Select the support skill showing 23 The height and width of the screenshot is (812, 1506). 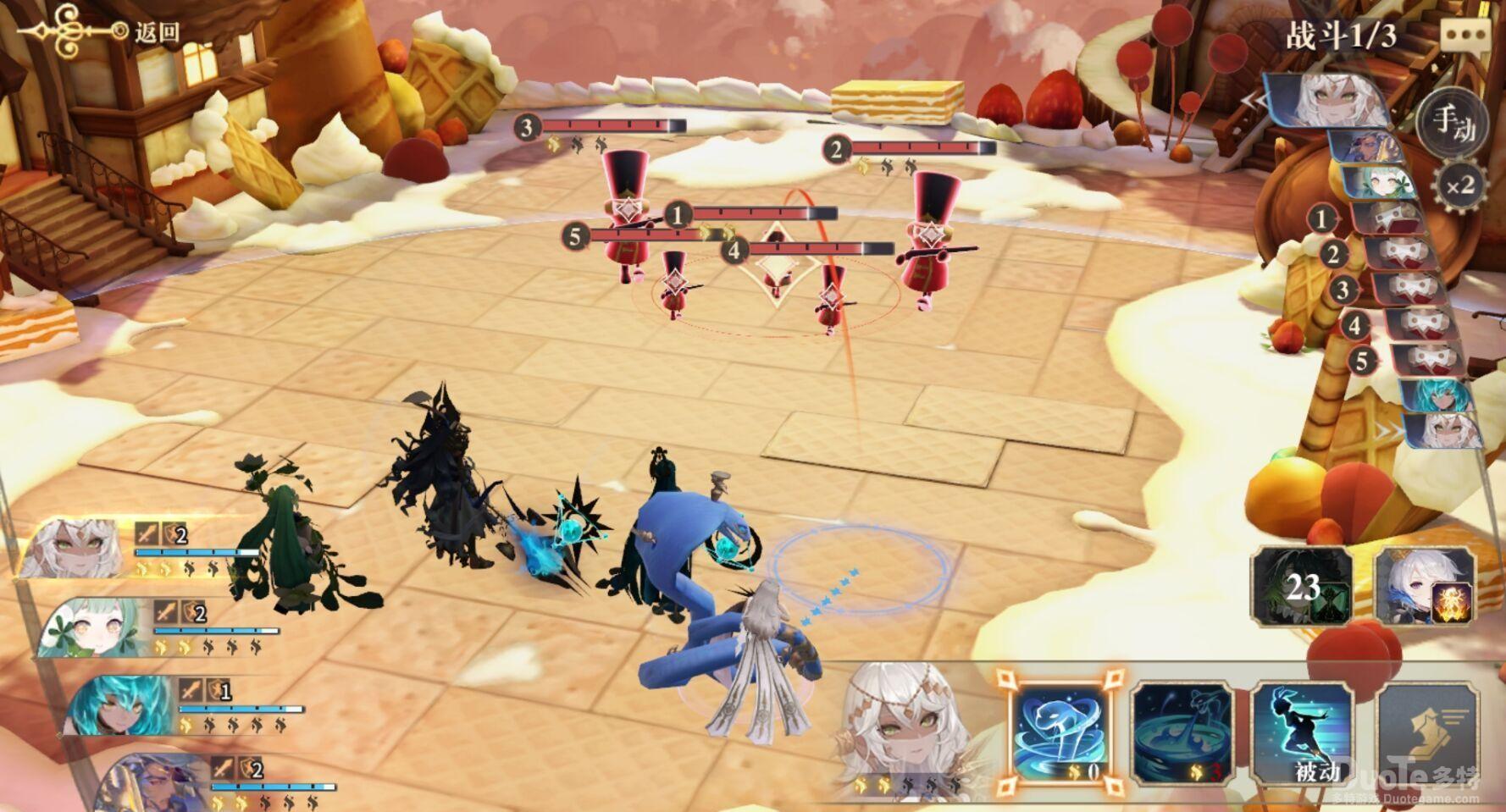(x=1302, y=586)
